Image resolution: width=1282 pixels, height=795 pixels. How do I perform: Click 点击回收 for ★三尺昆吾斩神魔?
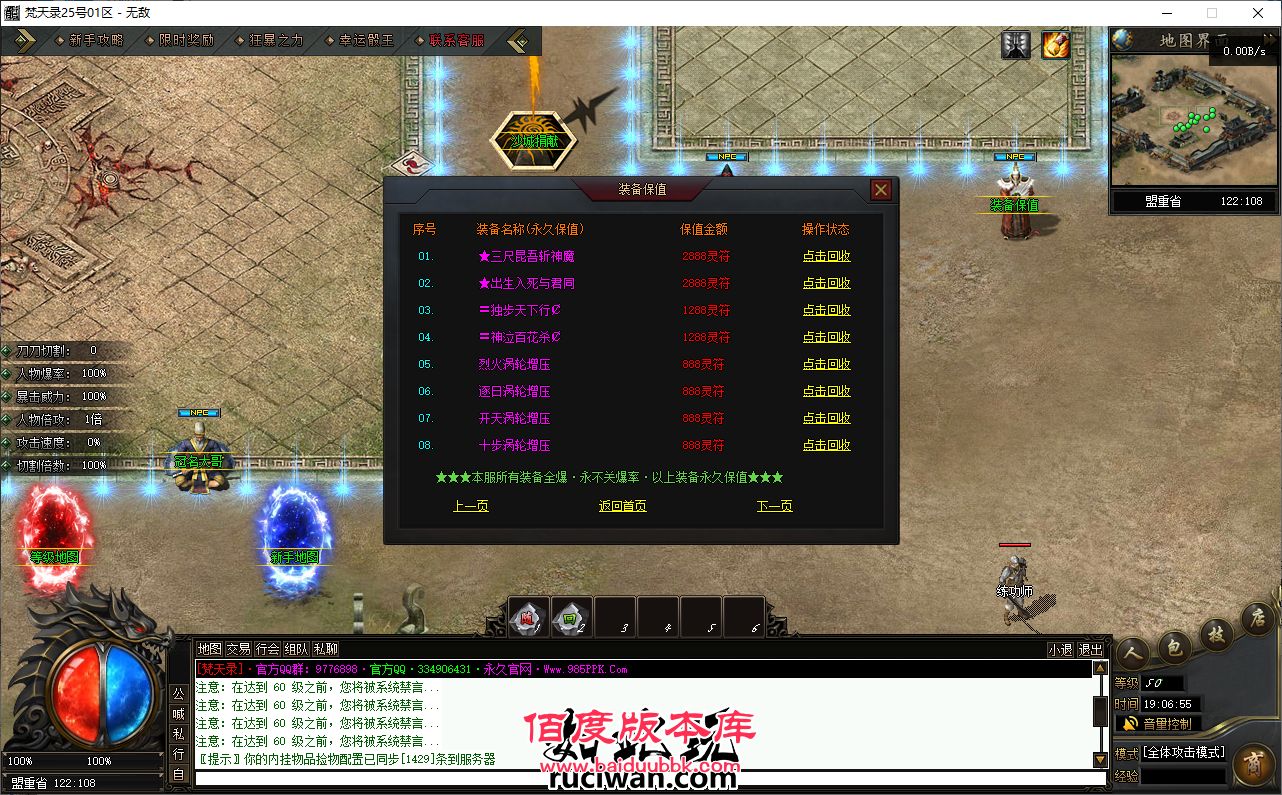[x=827, y=255]
